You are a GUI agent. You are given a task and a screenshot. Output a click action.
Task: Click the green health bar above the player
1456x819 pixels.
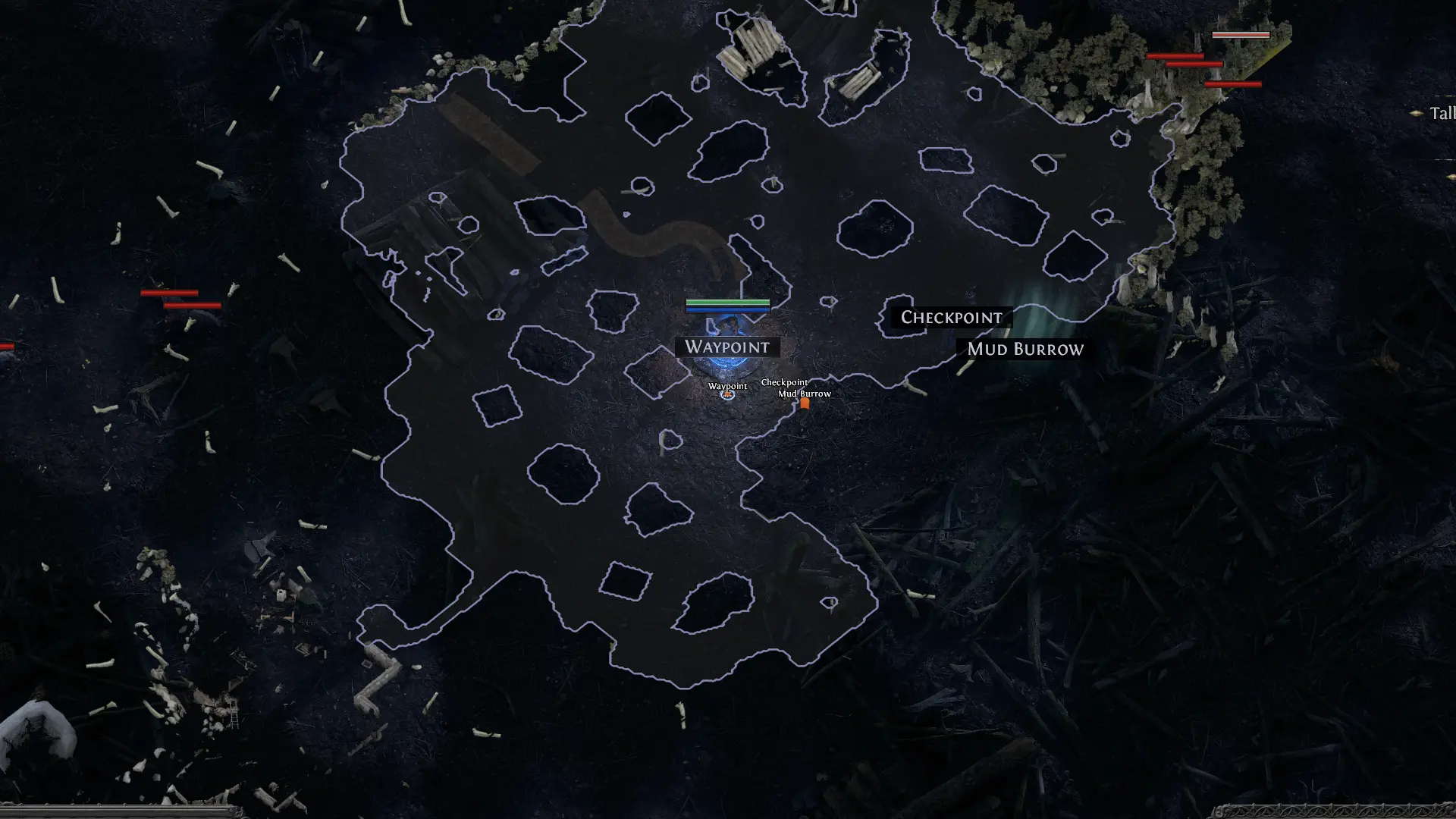(x=728, y=302)
